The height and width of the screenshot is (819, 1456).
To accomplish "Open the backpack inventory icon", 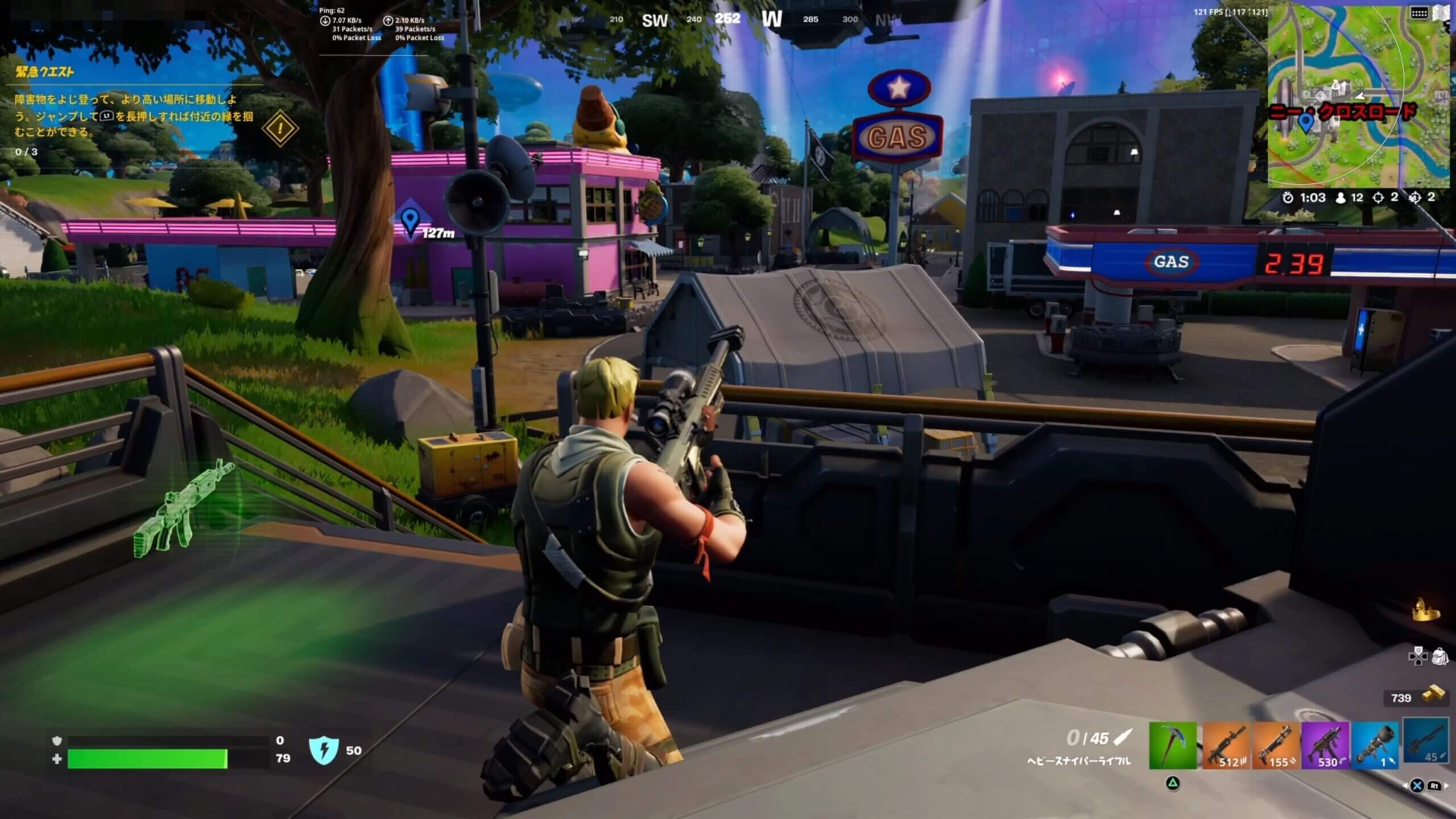I will click(x=1440, y=656).
